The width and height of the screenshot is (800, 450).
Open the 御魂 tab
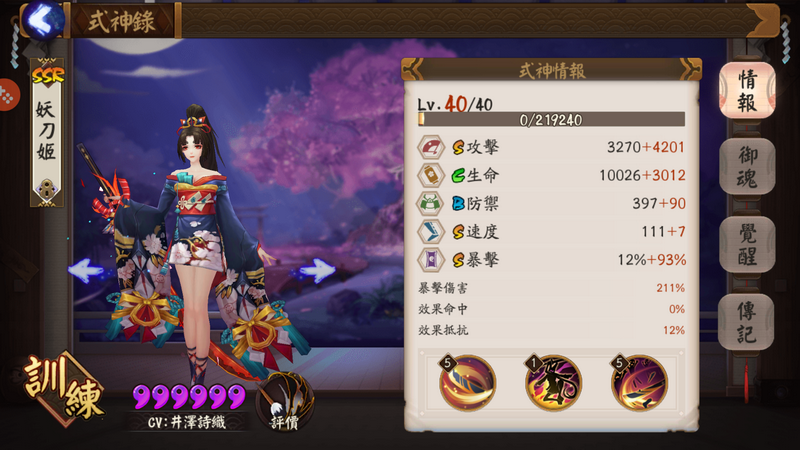point(746,167)
